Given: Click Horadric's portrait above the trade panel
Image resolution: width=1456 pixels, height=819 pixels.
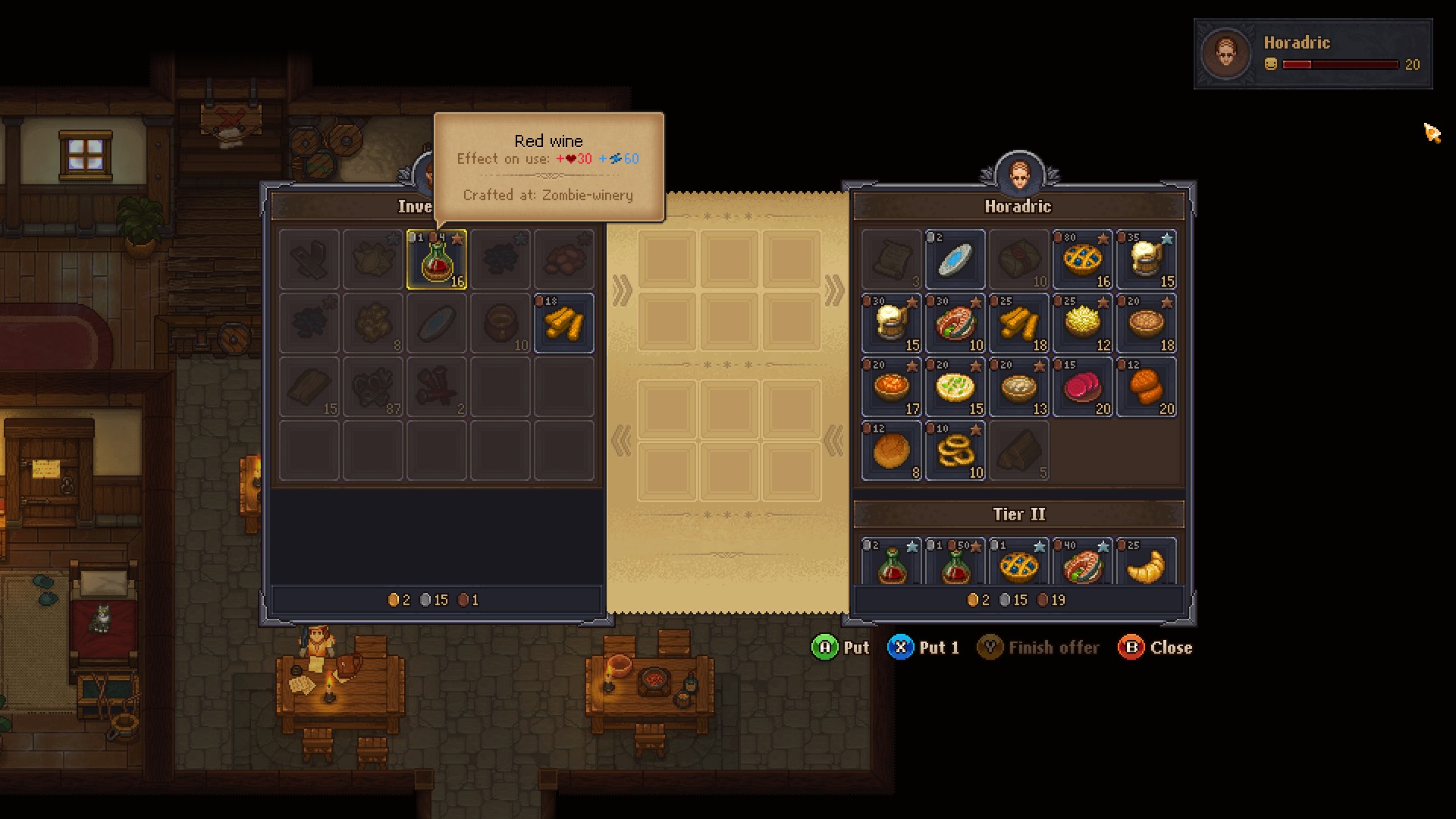Looking at the screenshot, I should point(1019,173).
